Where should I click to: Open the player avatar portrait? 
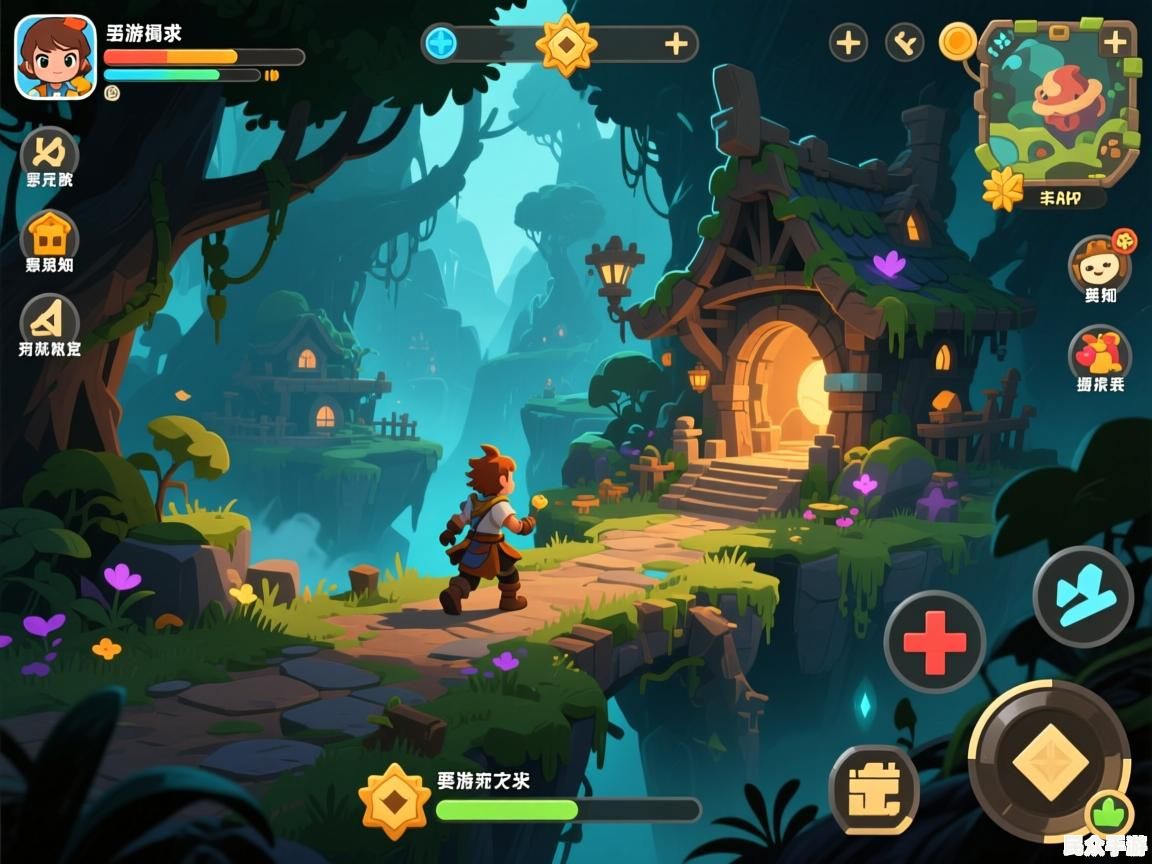point(56,57)
